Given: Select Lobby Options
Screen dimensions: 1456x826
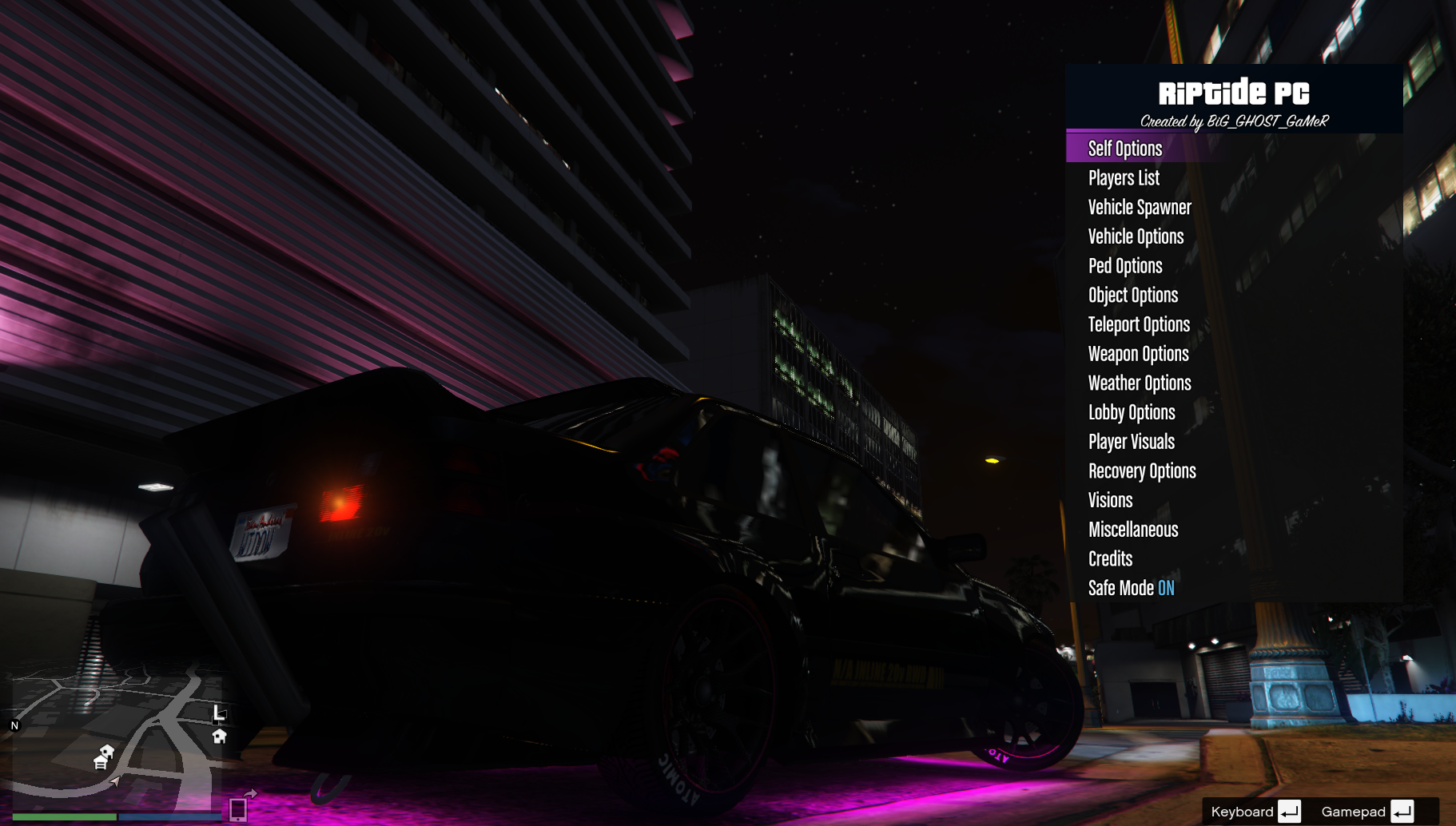Looking at the screenshot, I should 1132,412.
